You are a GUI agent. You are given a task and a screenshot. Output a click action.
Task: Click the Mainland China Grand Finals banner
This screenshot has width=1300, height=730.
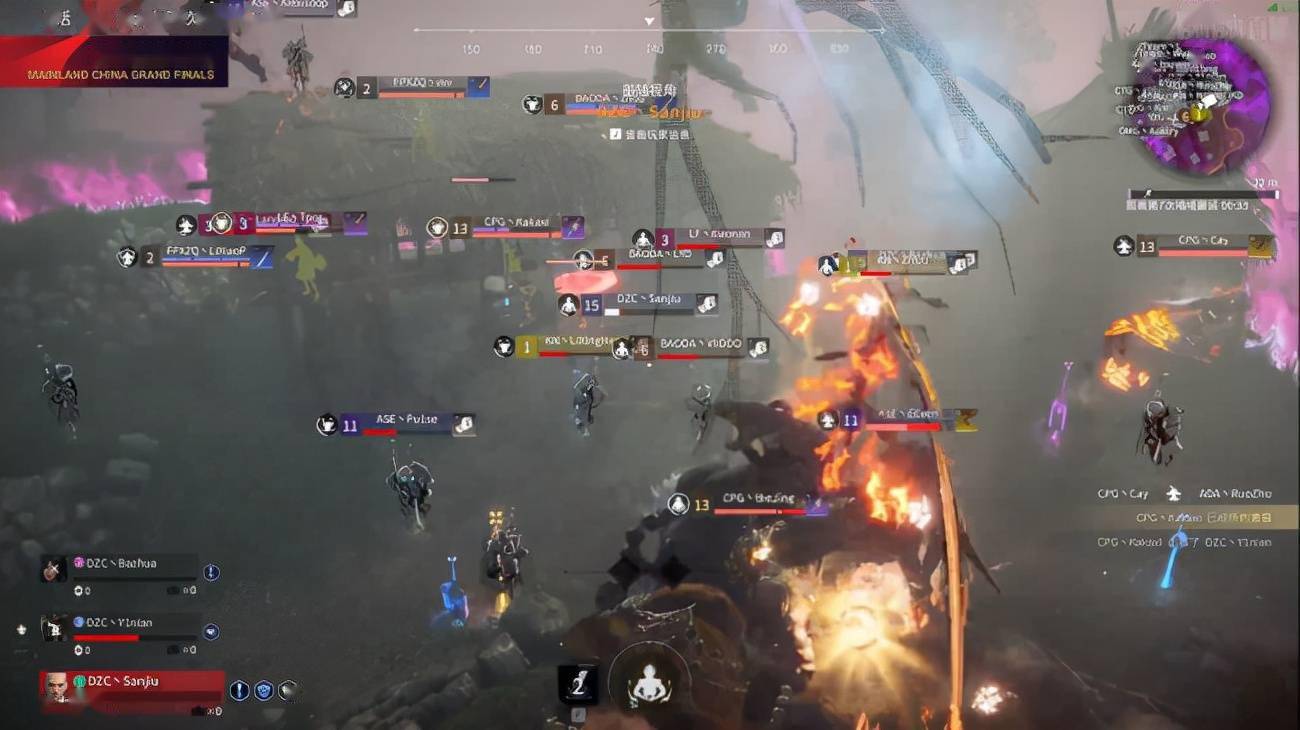120,74
